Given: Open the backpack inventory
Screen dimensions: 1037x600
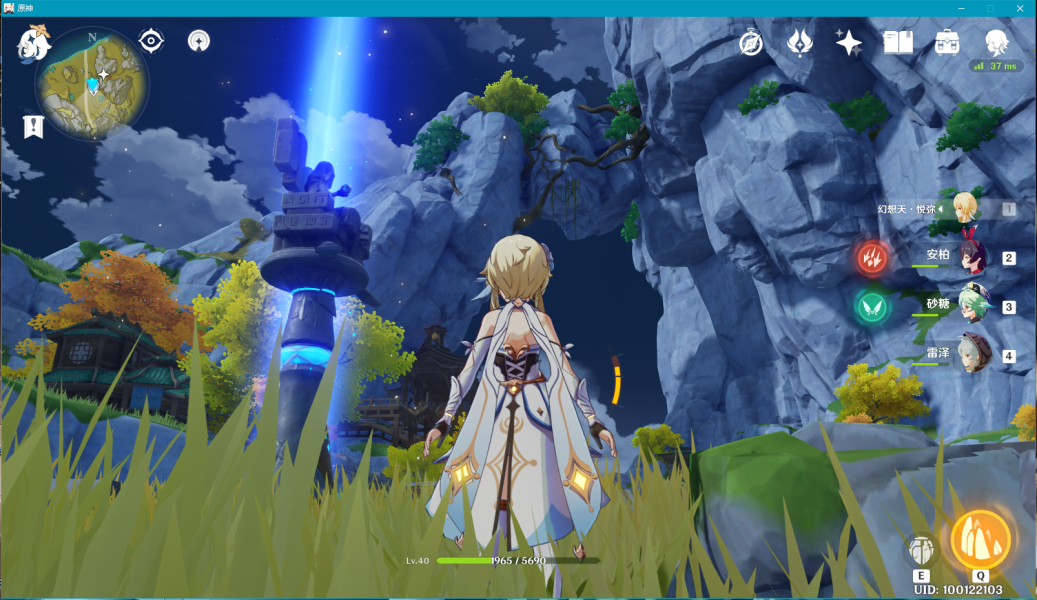Looking at the screenshot, I should coord(947,42).
